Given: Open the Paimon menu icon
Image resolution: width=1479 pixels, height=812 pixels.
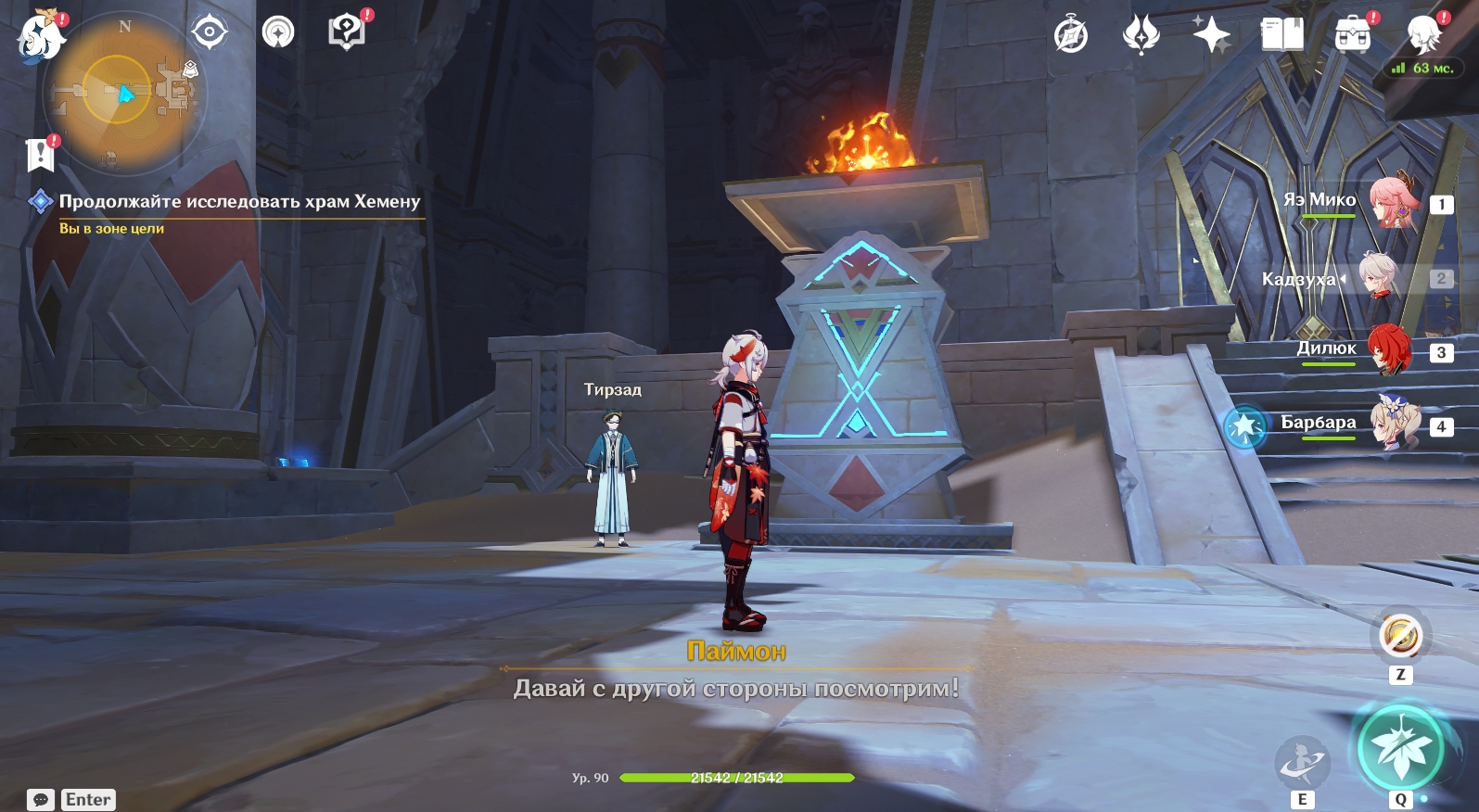Looking at the screenshot, I should click(39, 37).
